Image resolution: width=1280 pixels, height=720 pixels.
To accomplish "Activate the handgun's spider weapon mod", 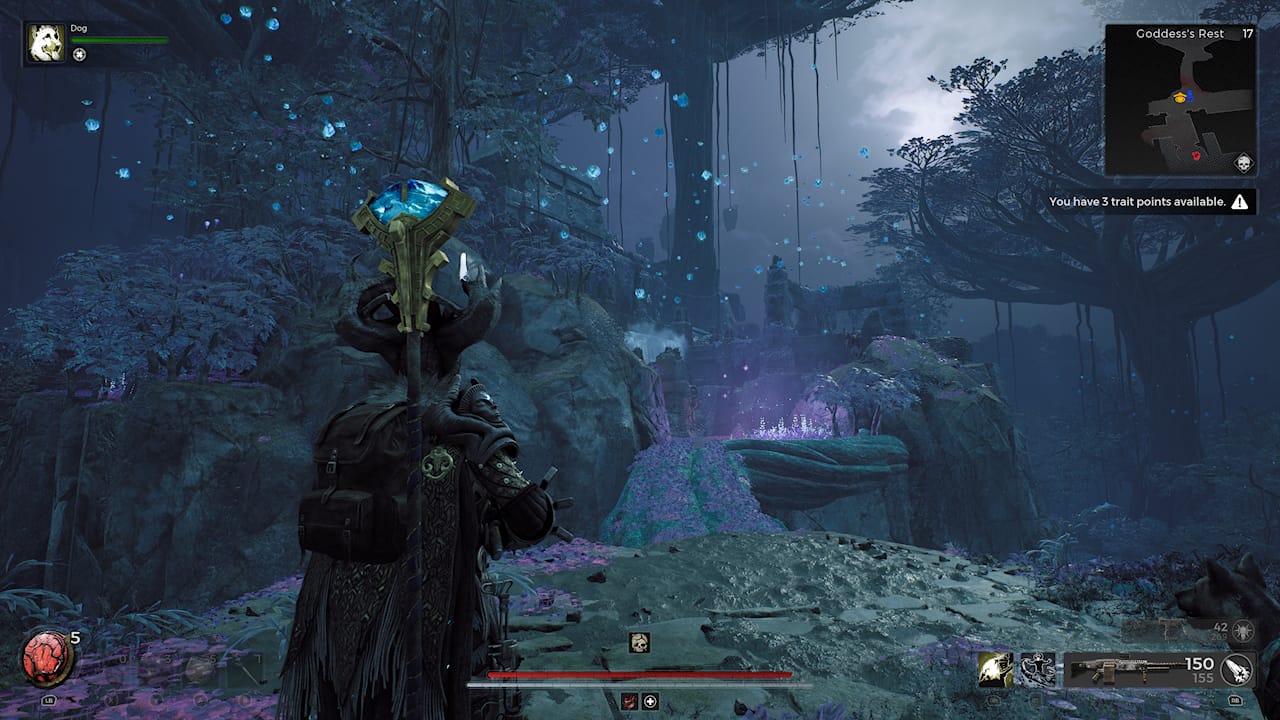I will pos(1244,630).
